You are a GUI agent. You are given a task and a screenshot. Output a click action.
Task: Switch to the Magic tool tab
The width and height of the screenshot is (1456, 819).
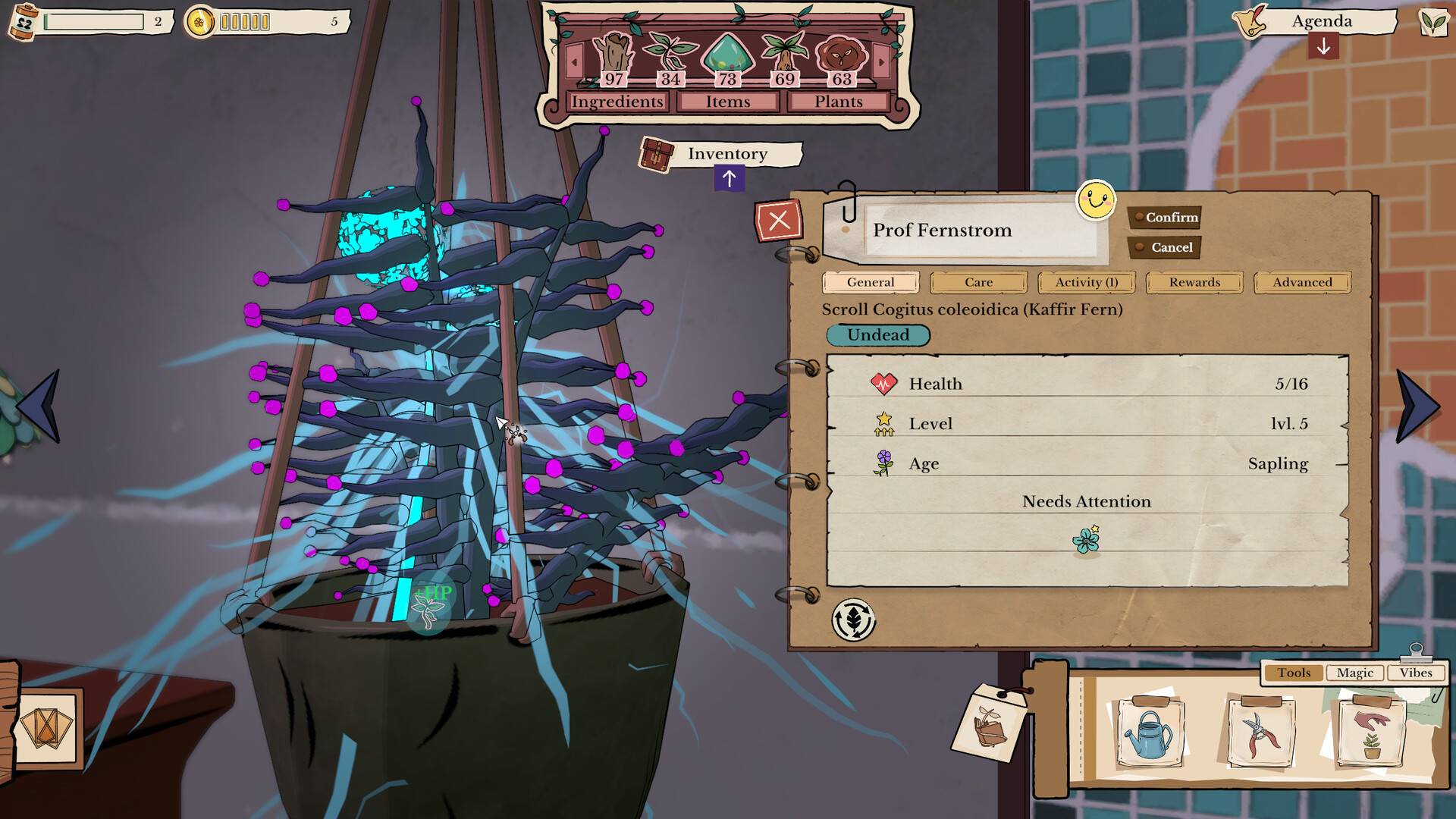point(1354,673)
